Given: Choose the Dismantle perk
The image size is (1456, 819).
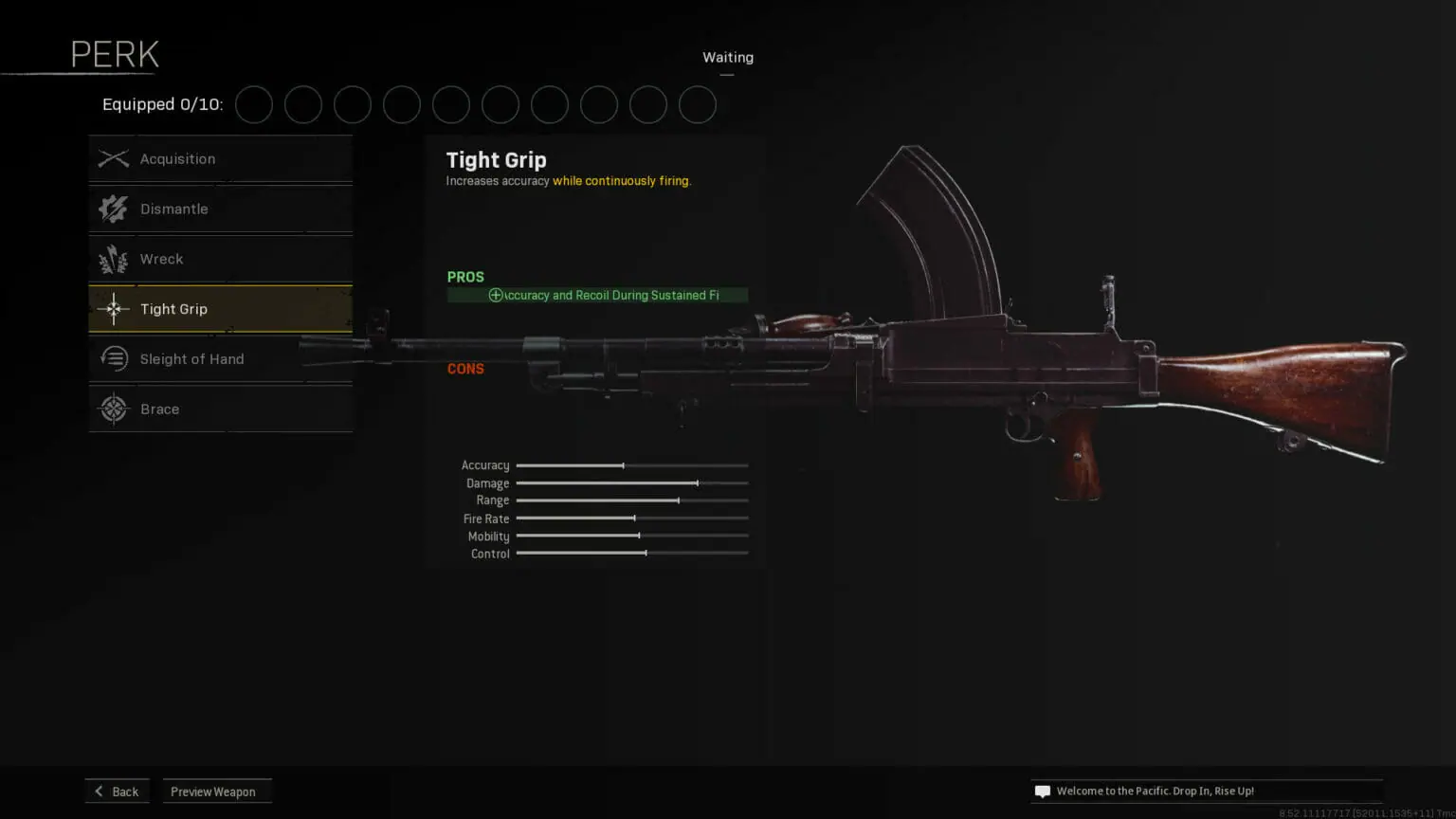Looking at the screenshot, I should pyautogui.click(x=221, y=209).
